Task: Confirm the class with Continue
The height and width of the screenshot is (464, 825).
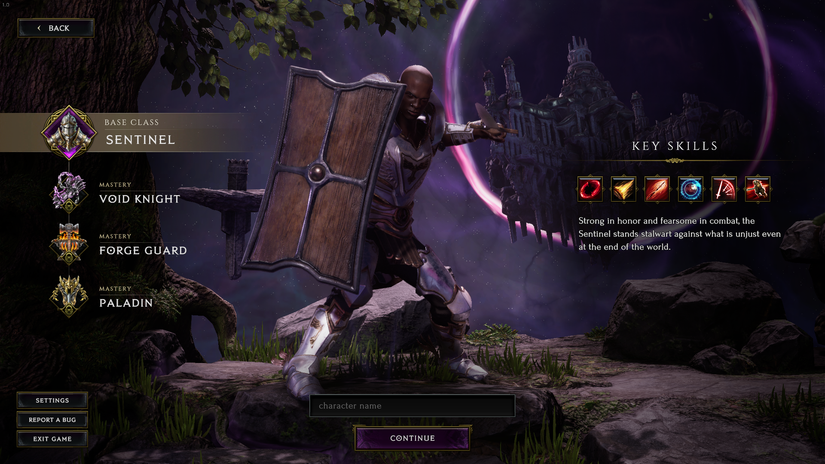Action: pyautogui.click(x=412, y=438)
